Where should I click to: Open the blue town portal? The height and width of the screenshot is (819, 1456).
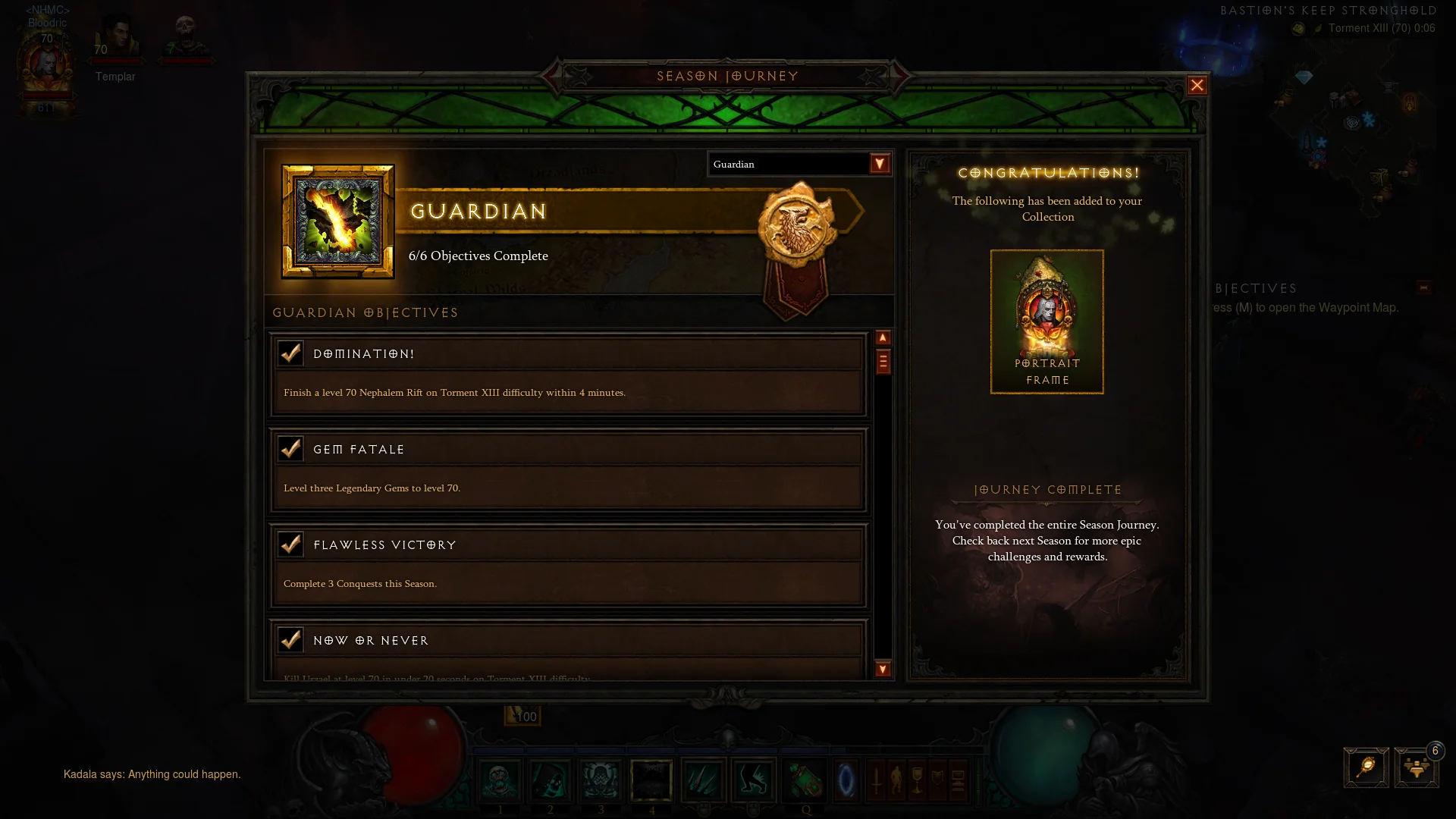point(846,780)
